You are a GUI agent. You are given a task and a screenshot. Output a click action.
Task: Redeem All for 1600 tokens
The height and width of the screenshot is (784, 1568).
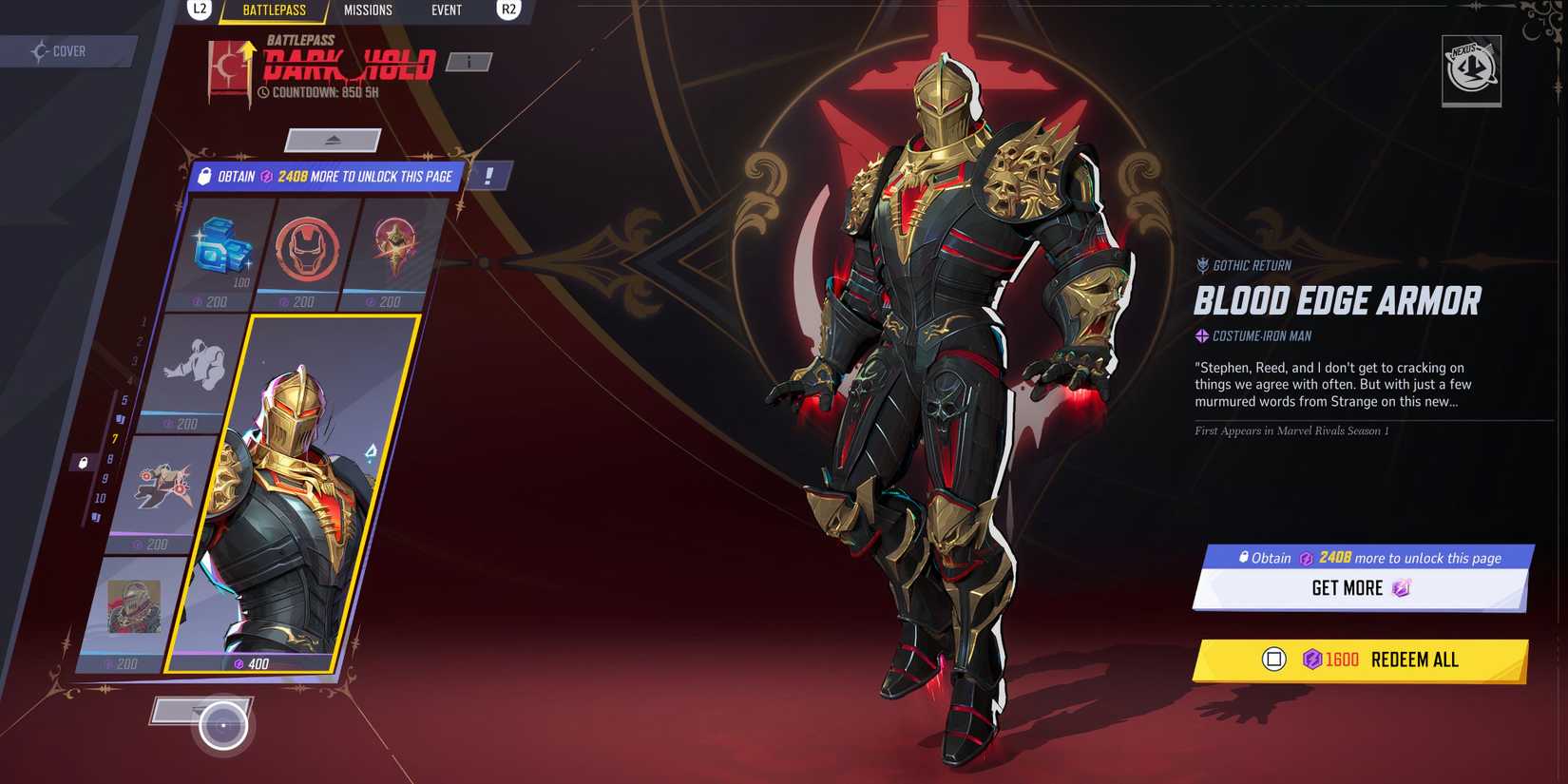click(1361, 659)
